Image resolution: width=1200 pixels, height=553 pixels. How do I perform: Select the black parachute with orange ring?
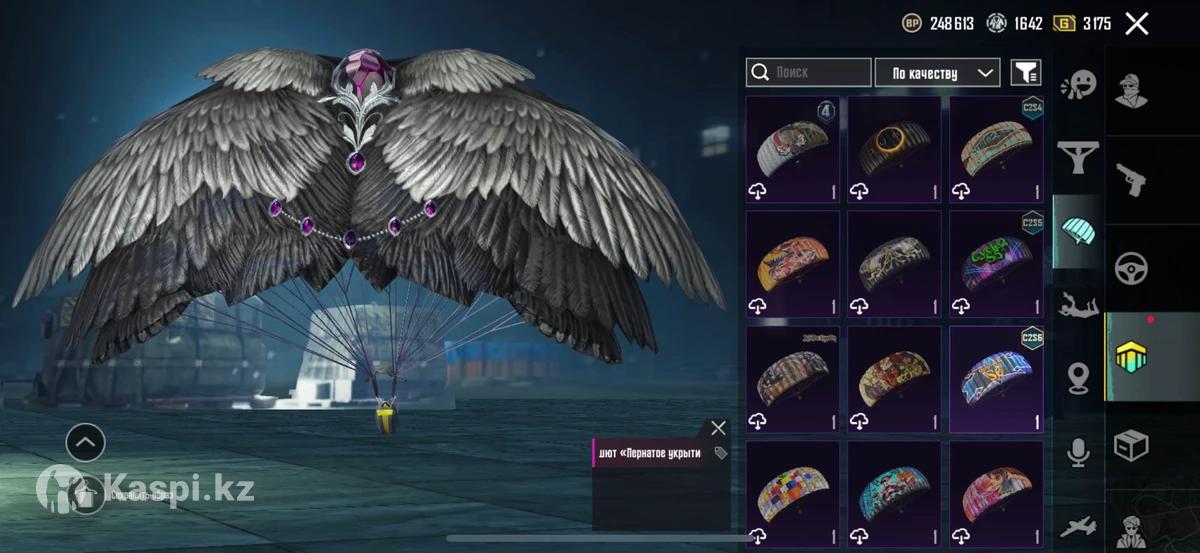(x=893, y=149)
